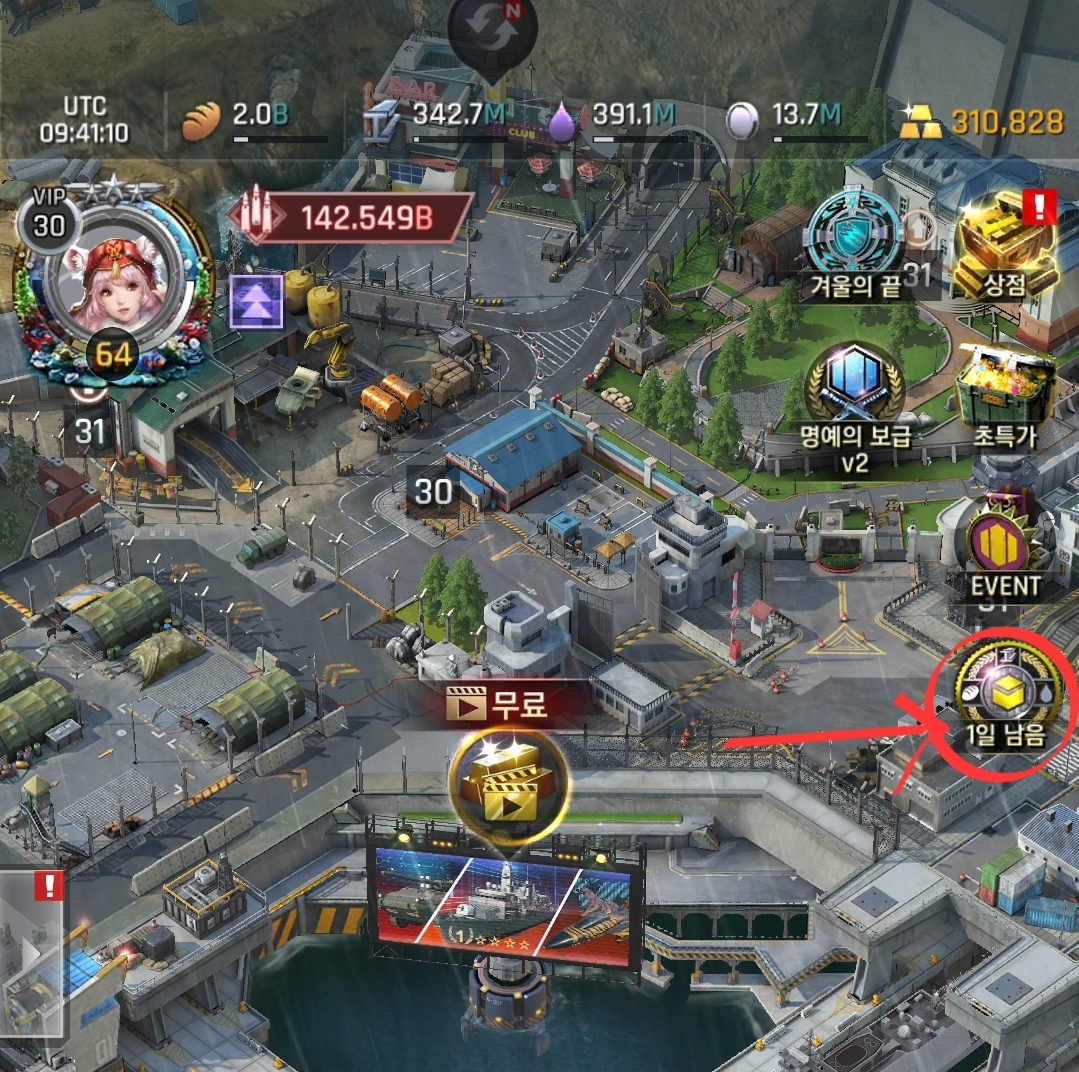Tap the purple upgrade arrows buff icon

[255, 301]
